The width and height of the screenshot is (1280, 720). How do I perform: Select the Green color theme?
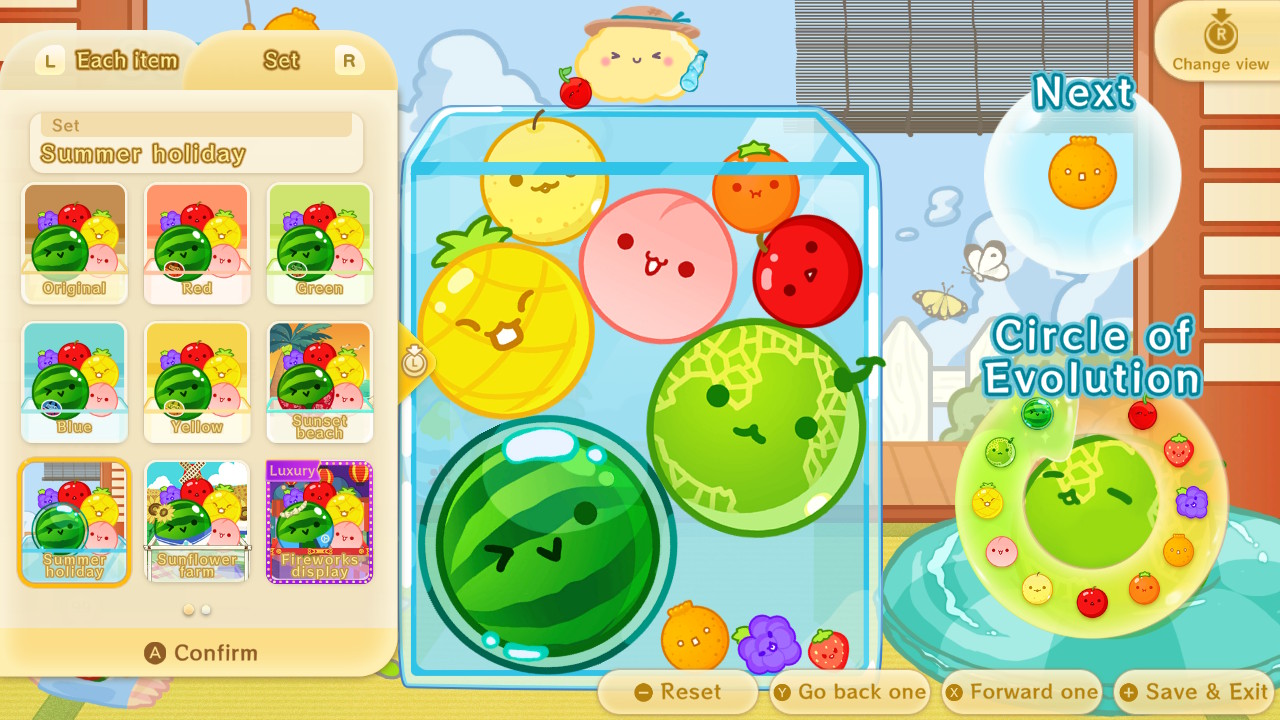tap(319, 243)
